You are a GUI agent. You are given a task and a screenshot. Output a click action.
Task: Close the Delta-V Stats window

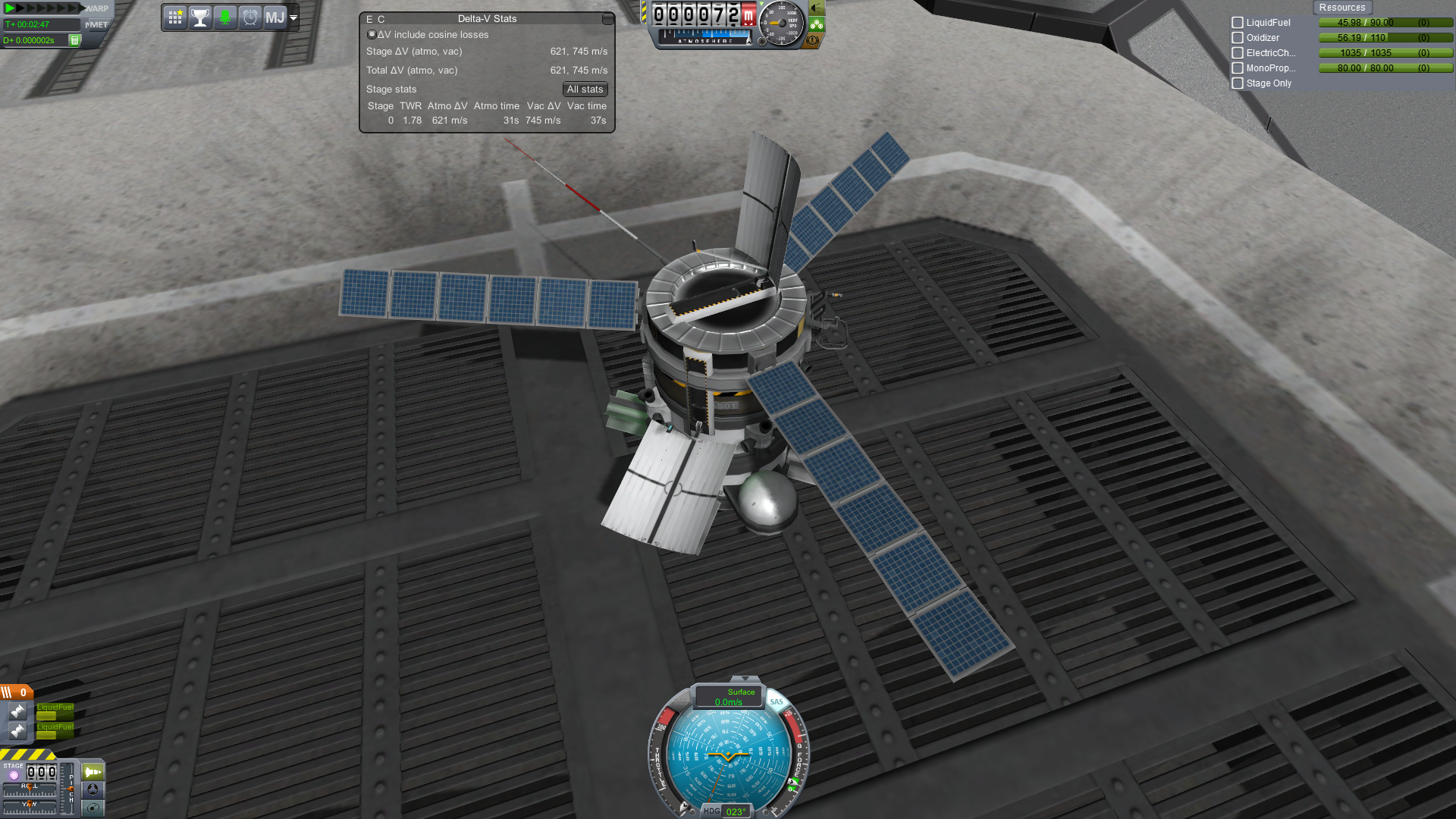(607, 19)
